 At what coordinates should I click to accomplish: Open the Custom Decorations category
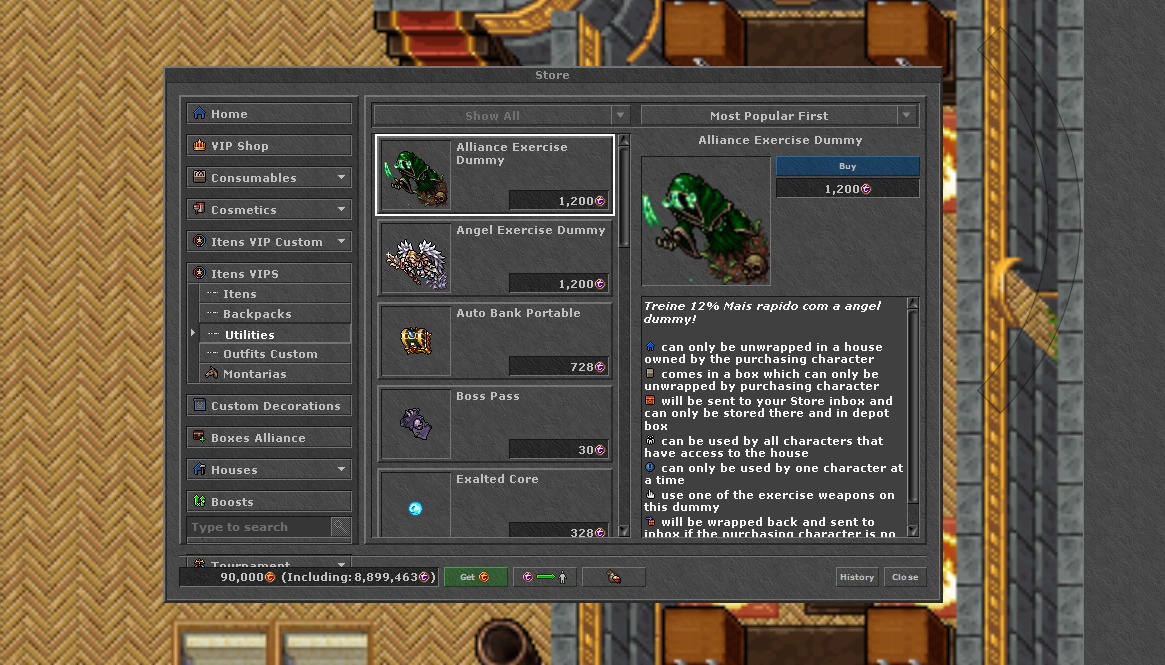tap(269, 406)
